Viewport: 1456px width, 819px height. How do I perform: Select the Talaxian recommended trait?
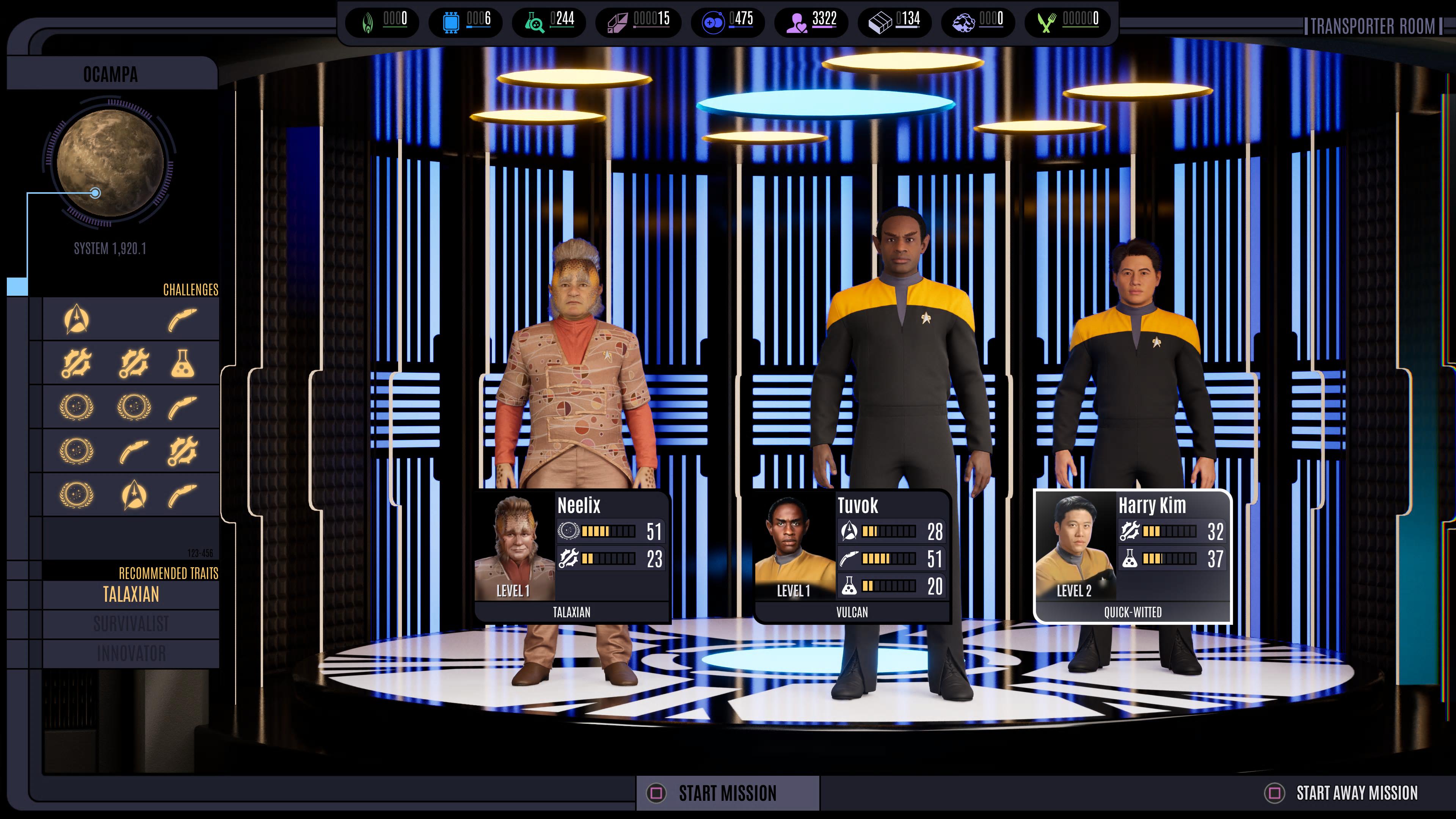tap(130, 595)
